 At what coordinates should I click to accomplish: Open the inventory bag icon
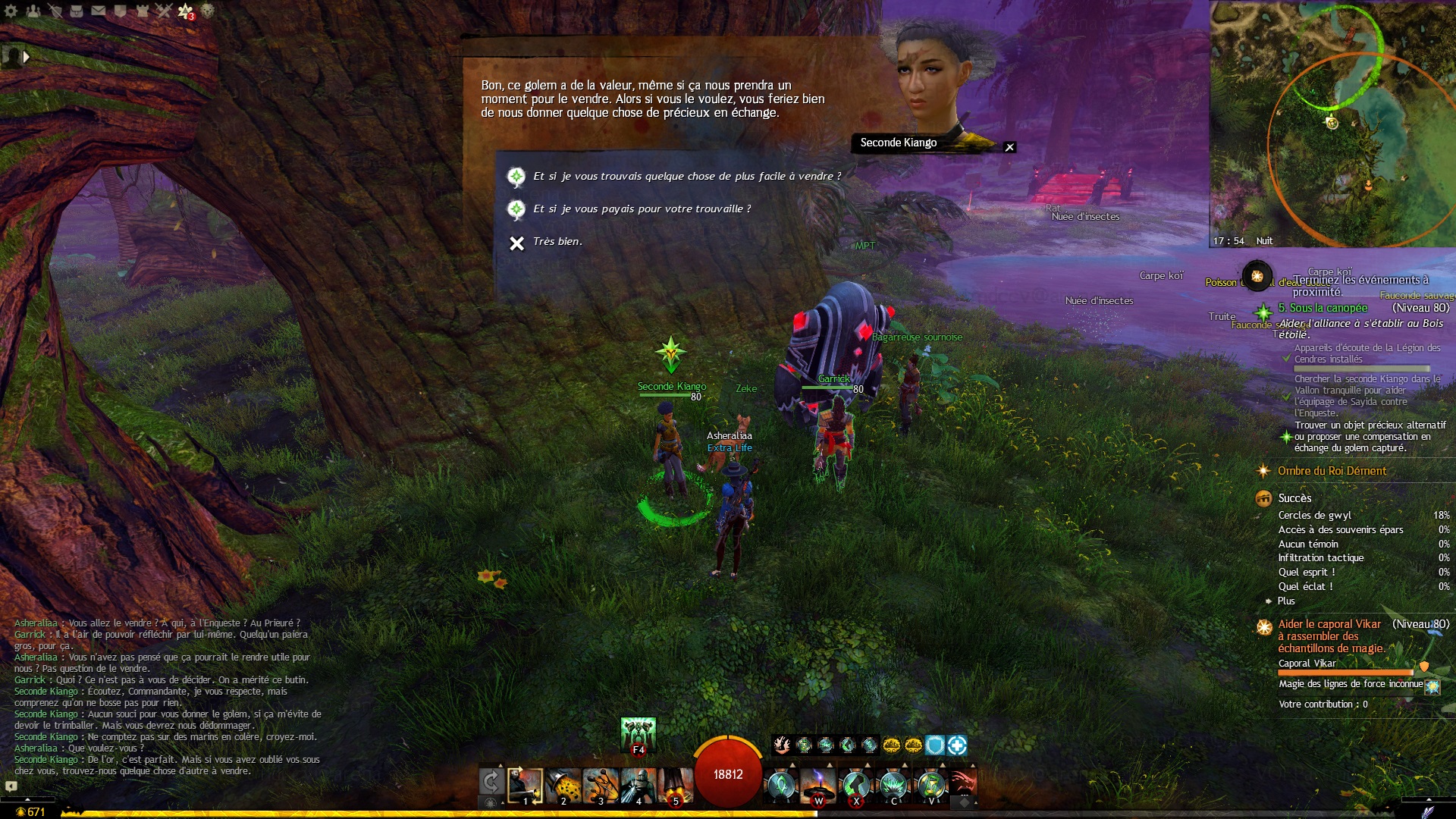77,11
